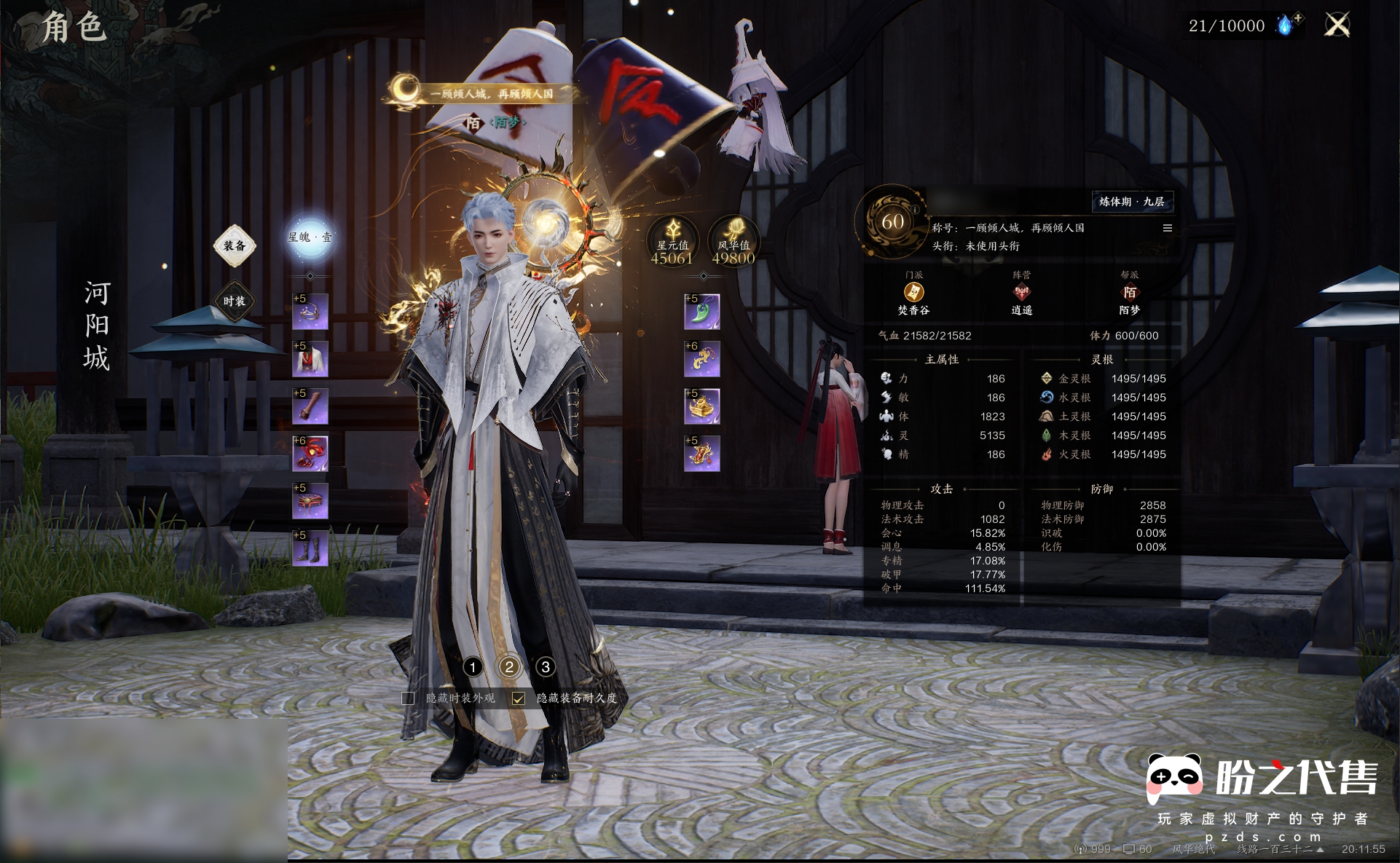Viewport: 1400px width, 863px height.
Task: Switch to the 时装 fashion tab
Action: pyautogui.click(x=234, y=301)
